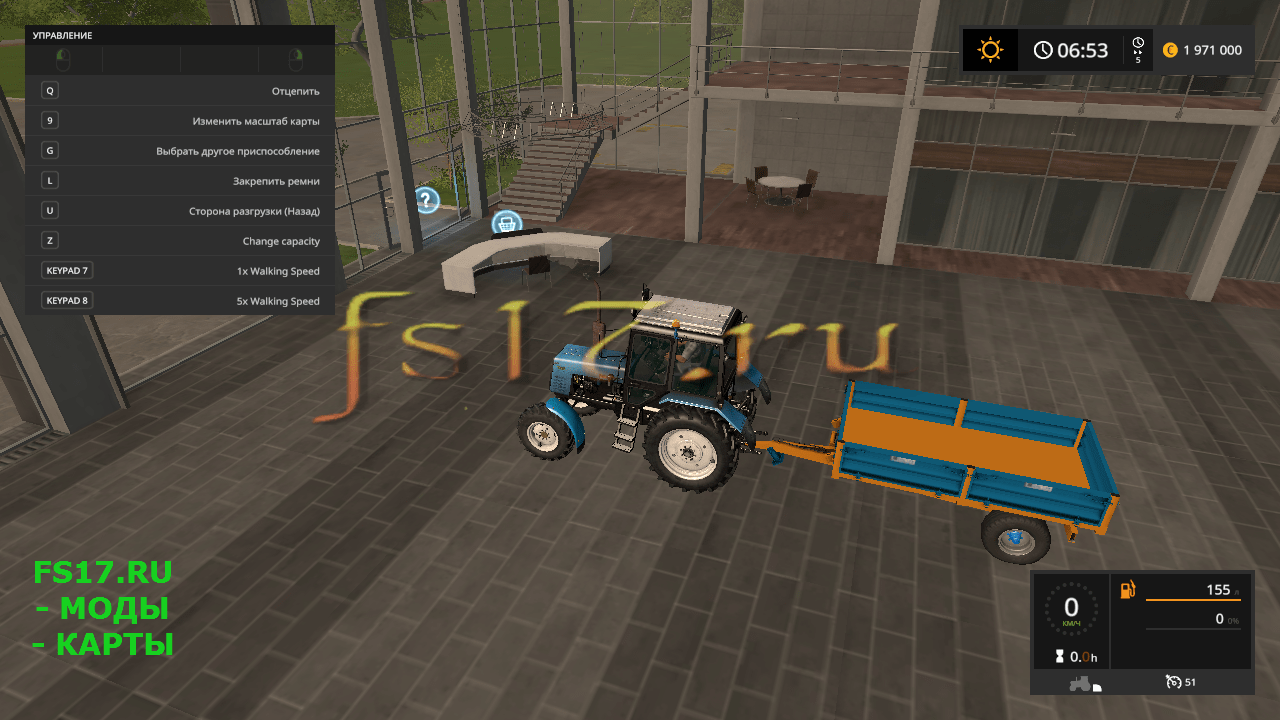Click the tractor with trailer icon

(1085, 682)
